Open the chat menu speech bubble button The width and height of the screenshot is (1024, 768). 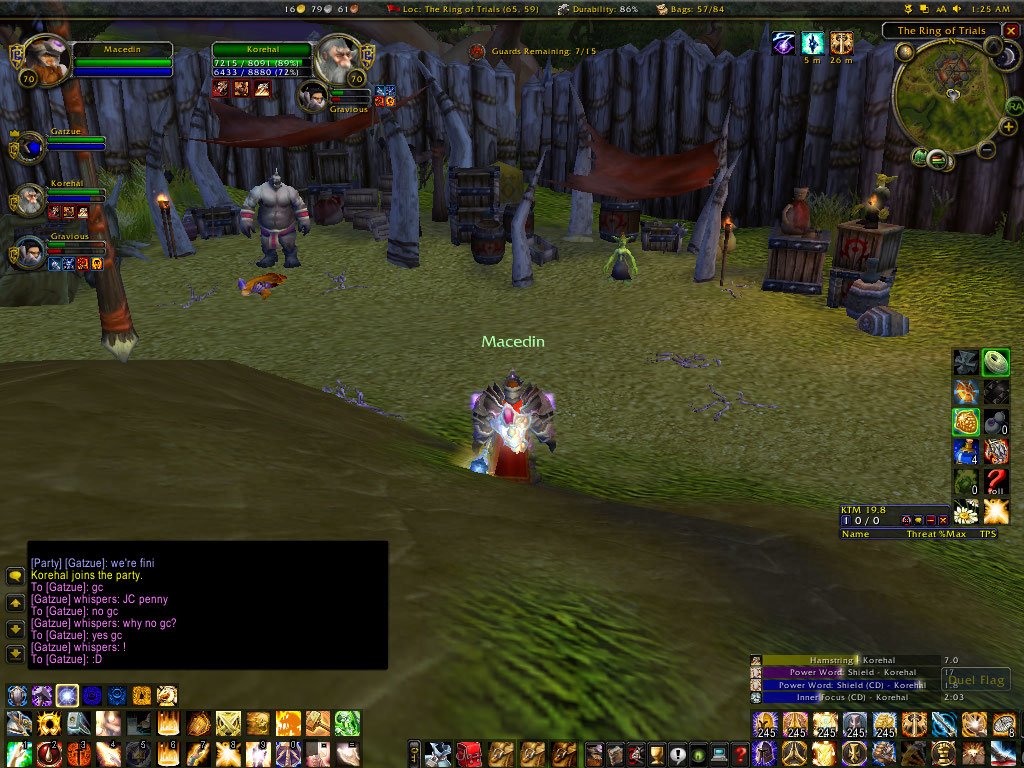coord(15,577)
